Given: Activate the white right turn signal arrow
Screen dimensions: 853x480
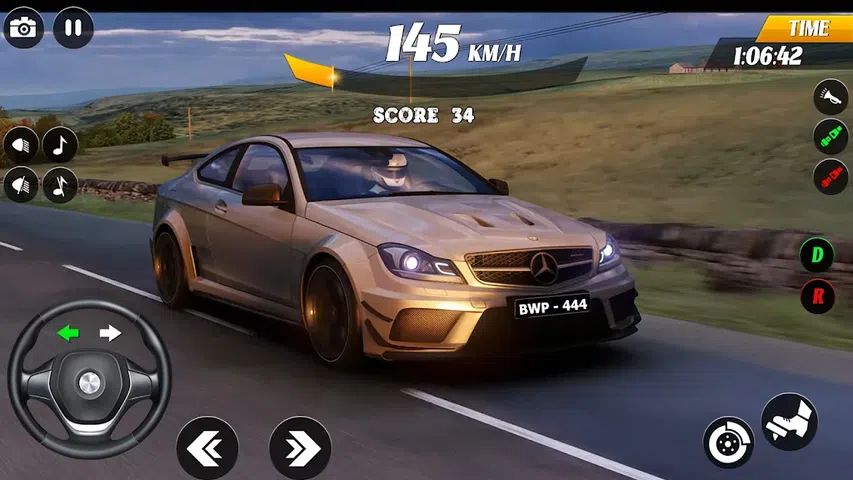Looking at the screenshot, I should (110, 333).
